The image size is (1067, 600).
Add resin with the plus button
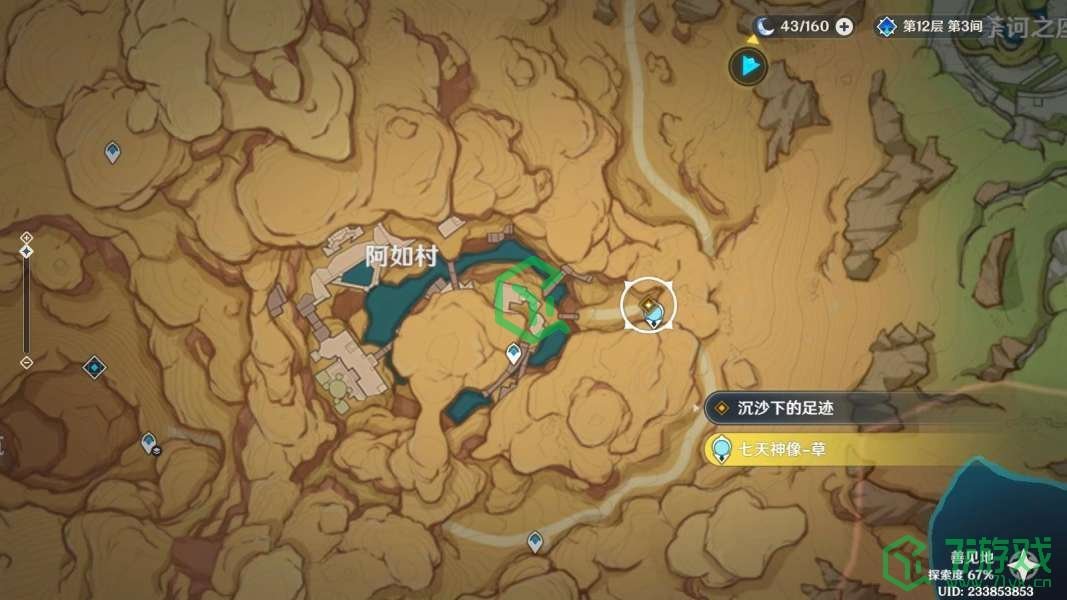click(844, 26)
